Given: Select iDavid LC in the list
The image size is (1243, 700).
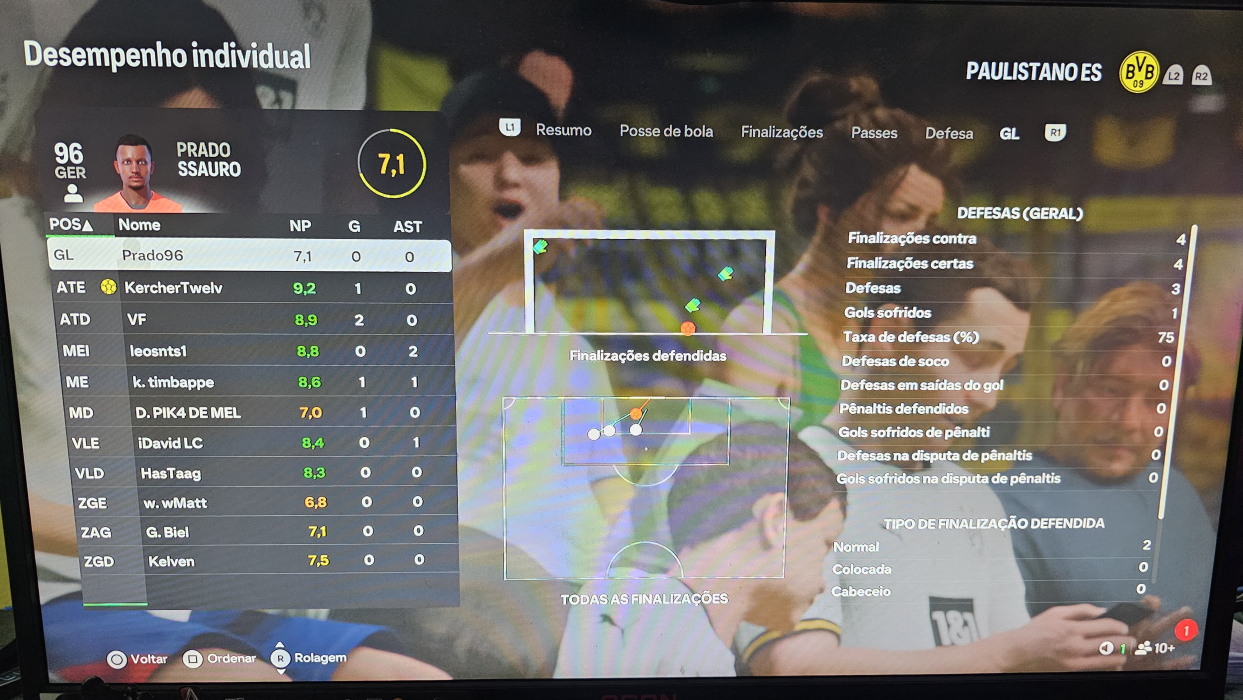Looking at the screenshot, I should point(251,442).
